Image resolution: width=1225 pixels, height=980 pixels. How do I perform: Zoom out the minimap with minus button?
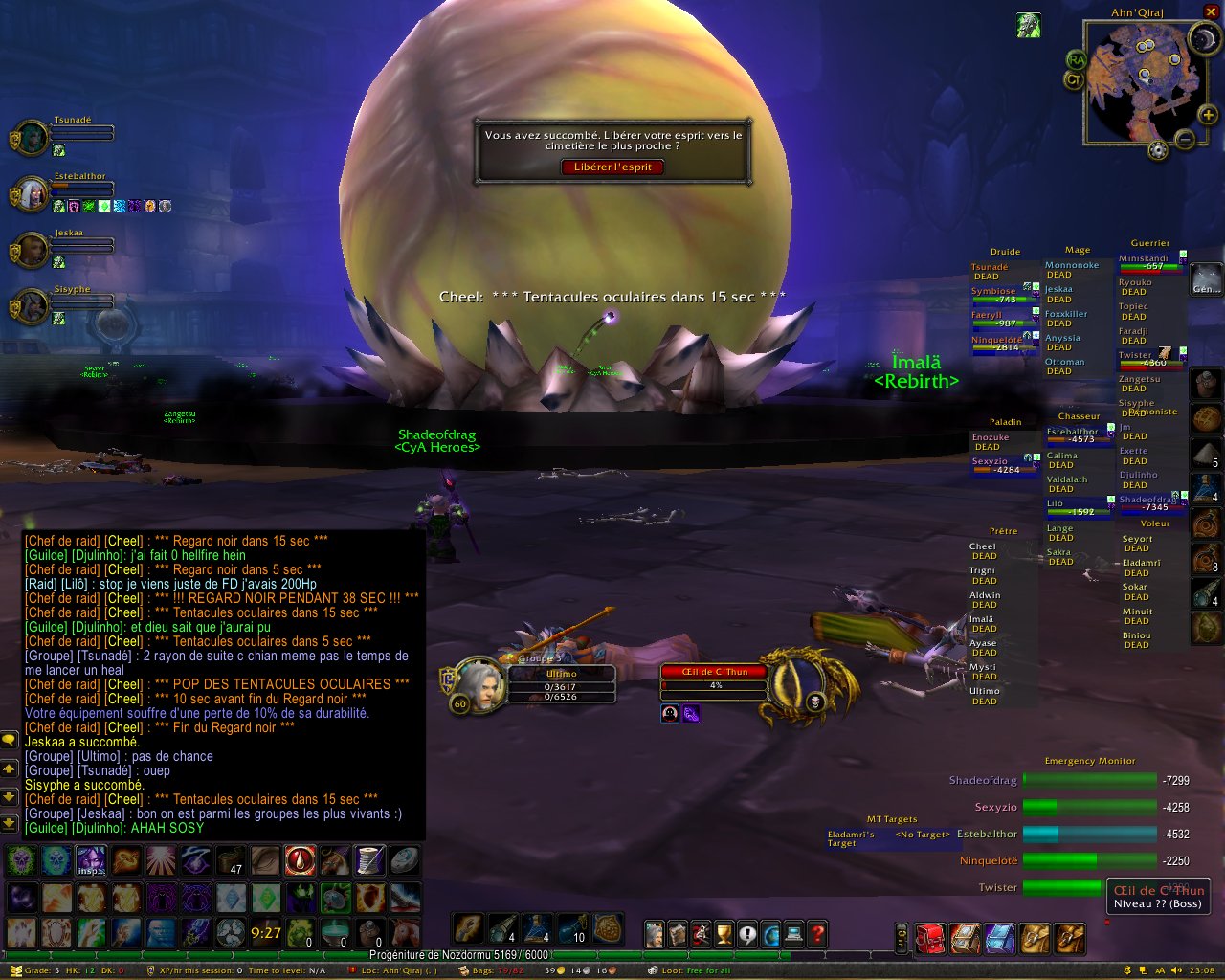pyautogui.click(x=1185, y=140)
